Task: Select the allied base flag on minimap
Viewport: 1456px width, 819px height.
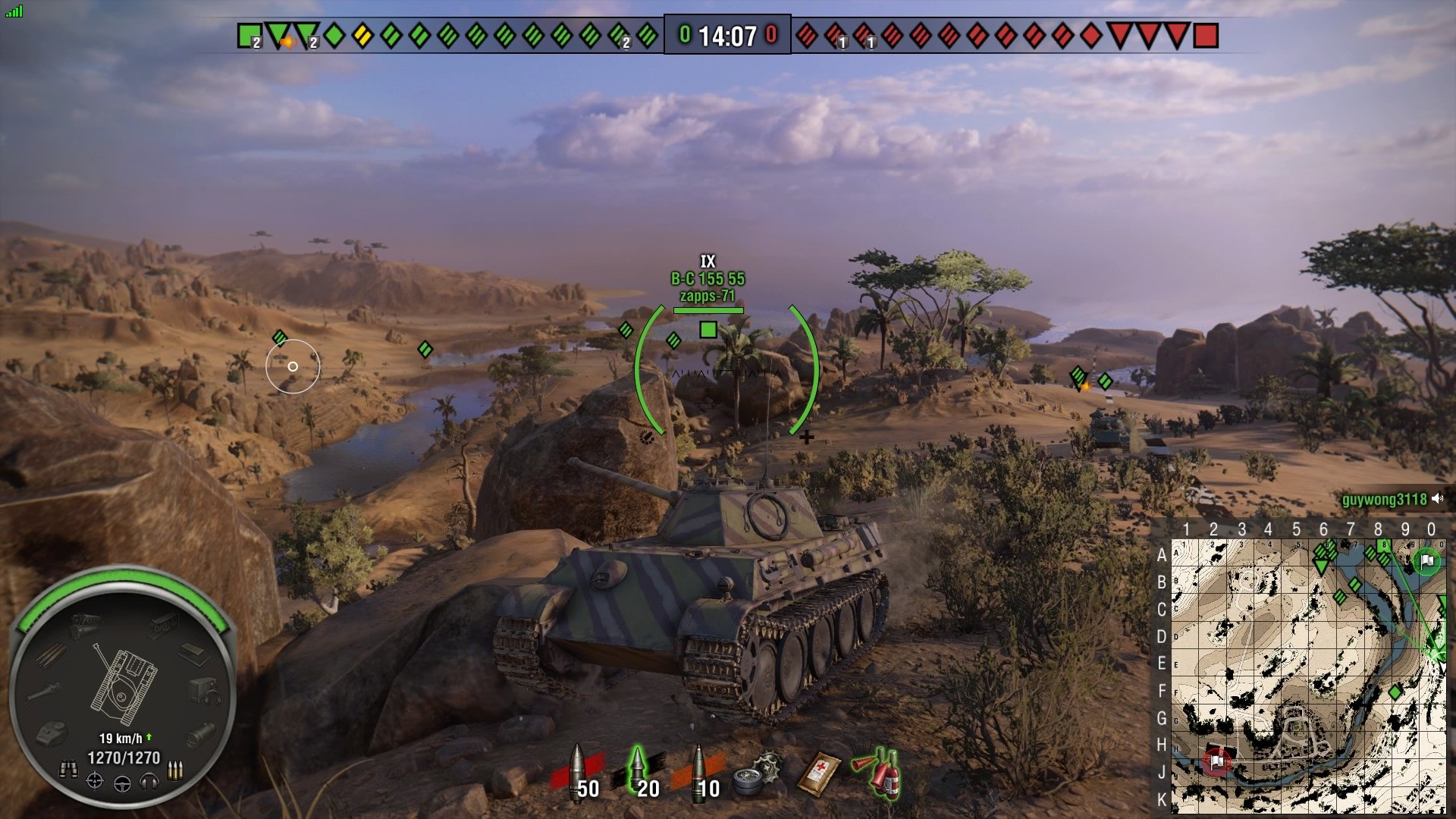Action: (1427, 562)
